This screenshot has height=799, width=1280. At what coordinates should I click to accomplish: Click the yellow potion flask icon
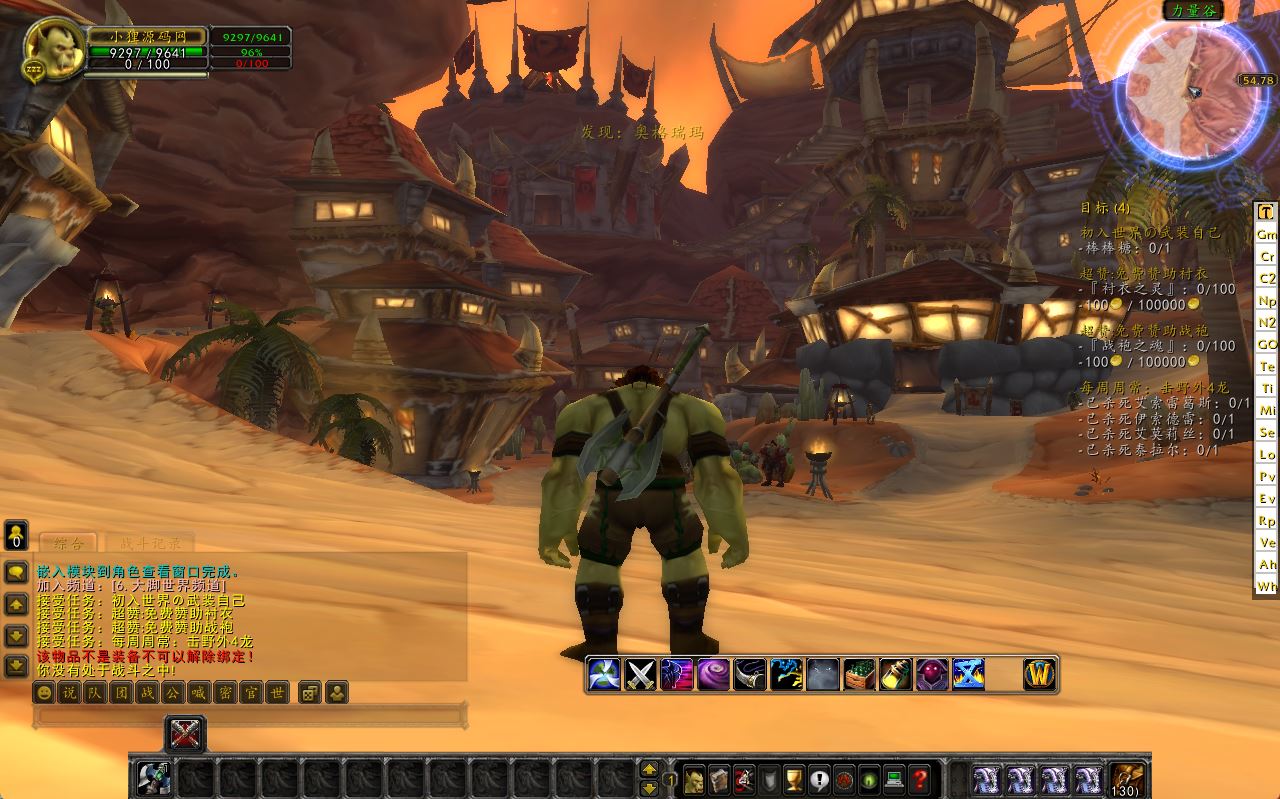coord(895,675)
